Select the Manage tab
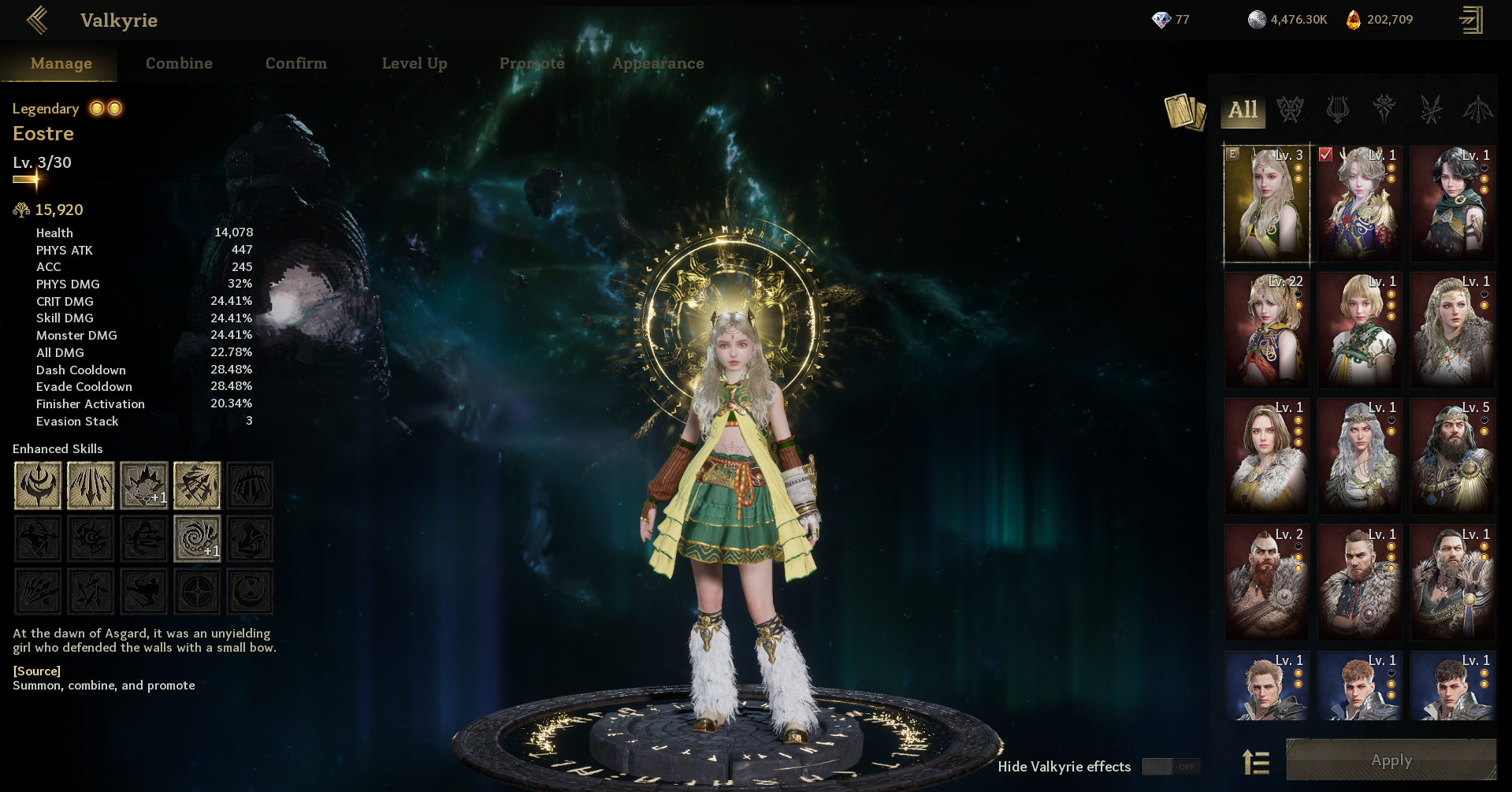Screen dimensions: 1512x792 click(61, 63)
